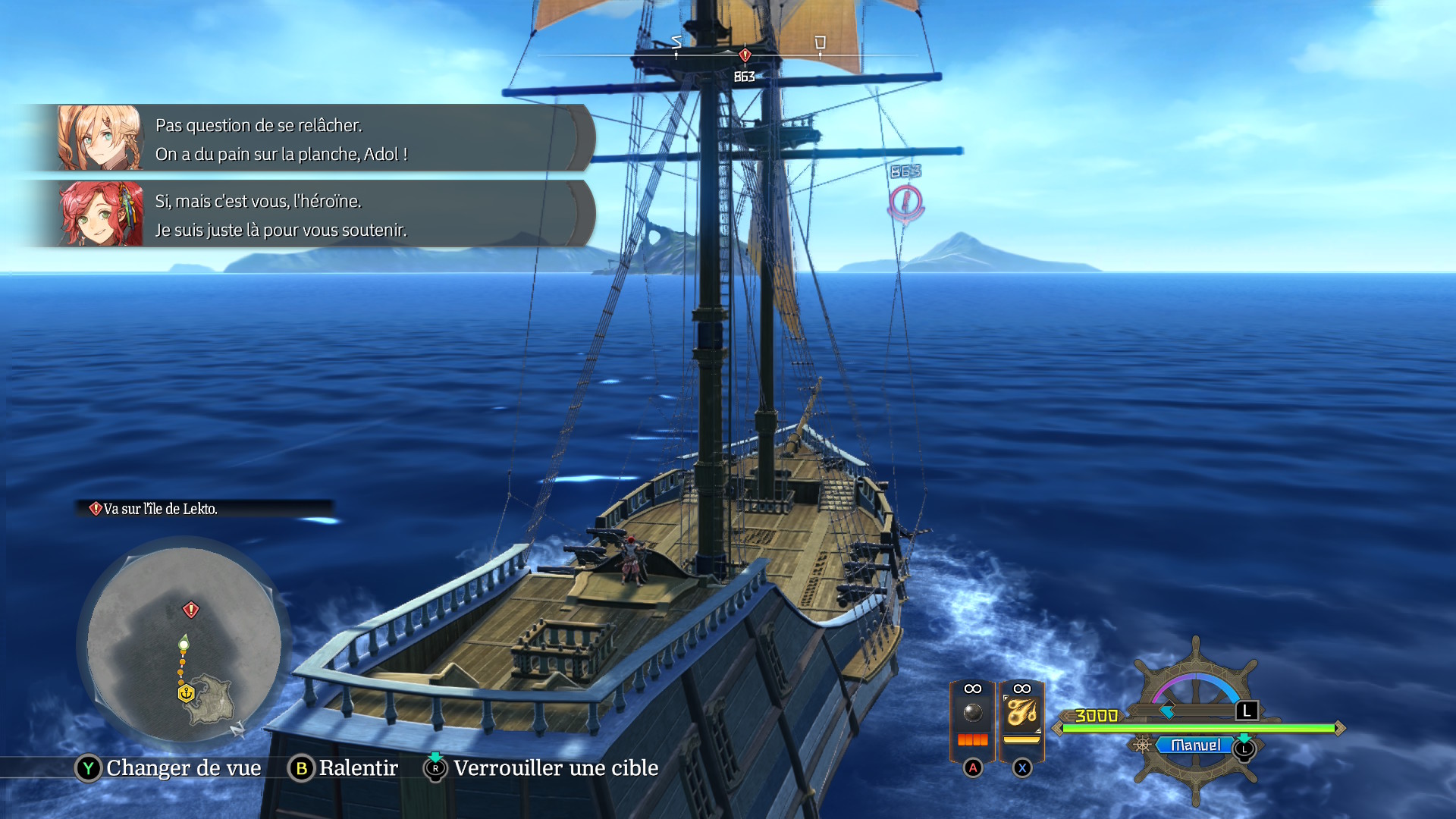Click the circular minimap

pyautogui.click(x=184, y=643)
